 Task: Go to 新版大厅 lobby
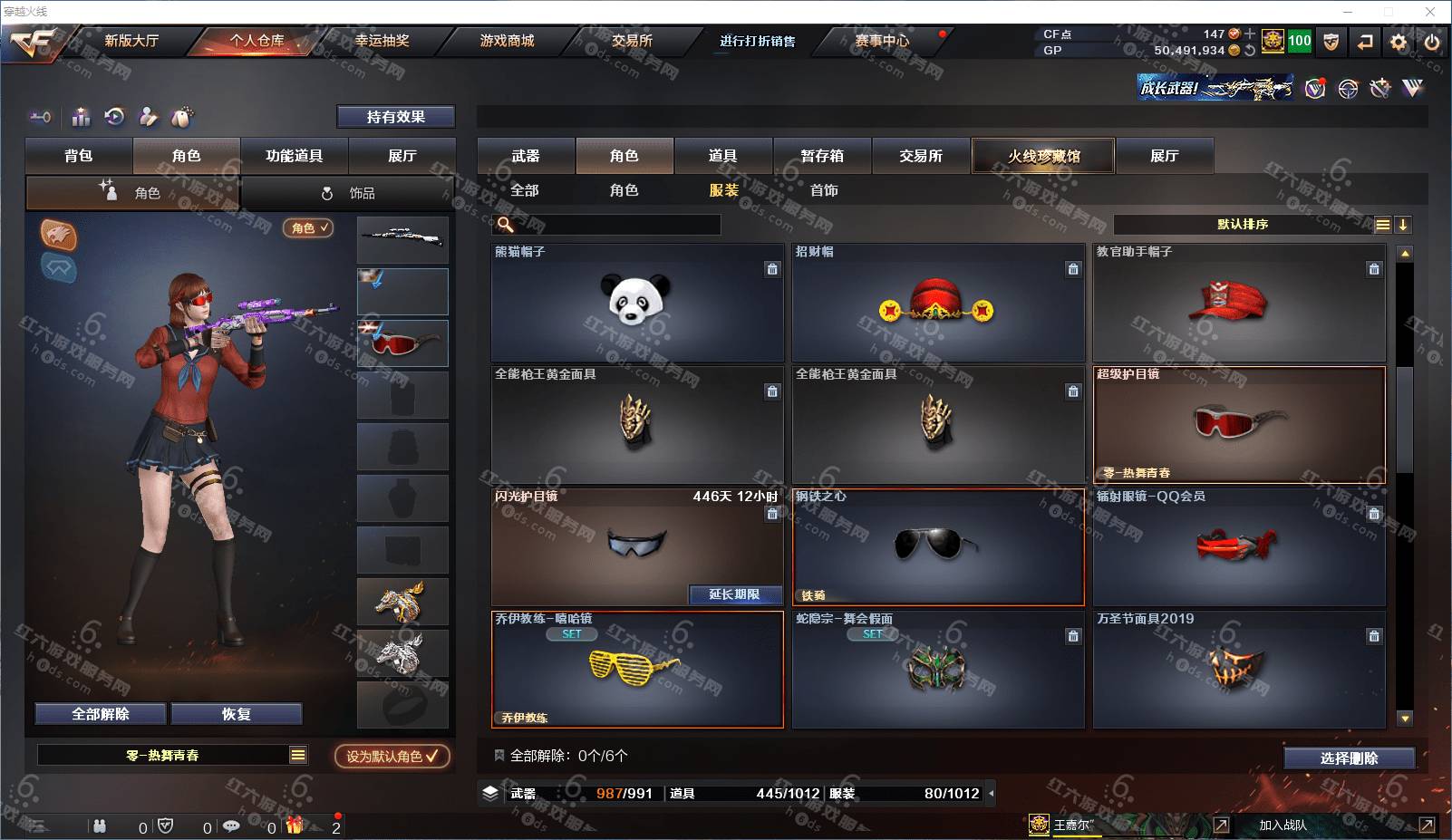click(x=131, y=41)
